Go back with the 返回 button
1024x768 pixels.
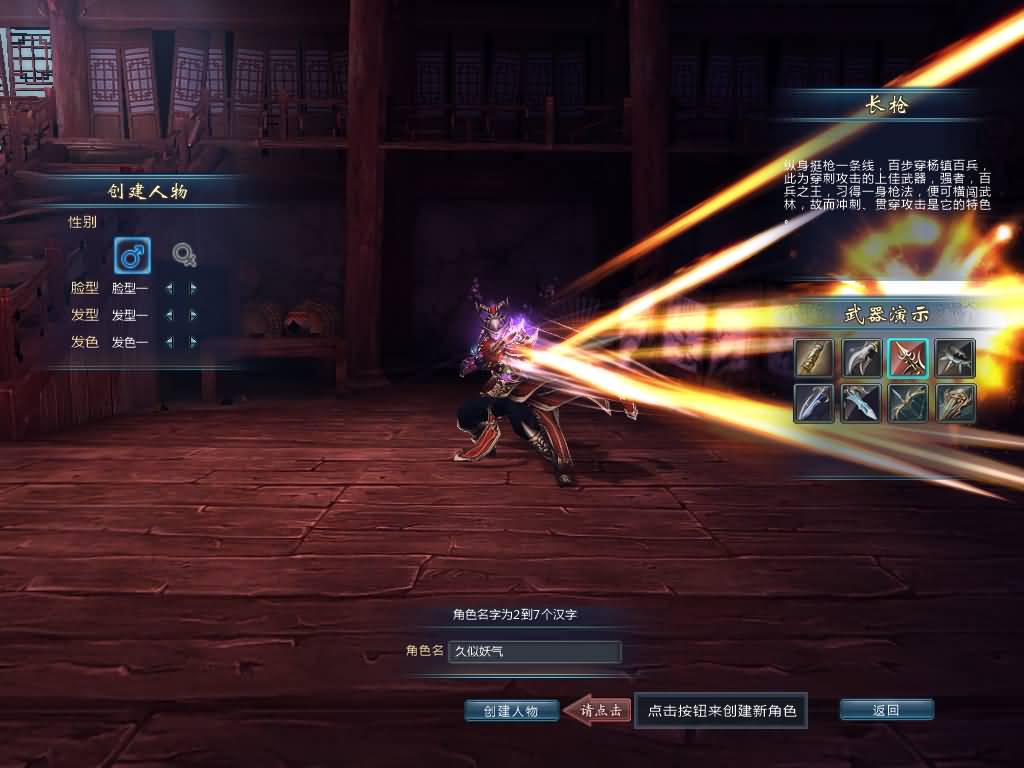(886, 710)
